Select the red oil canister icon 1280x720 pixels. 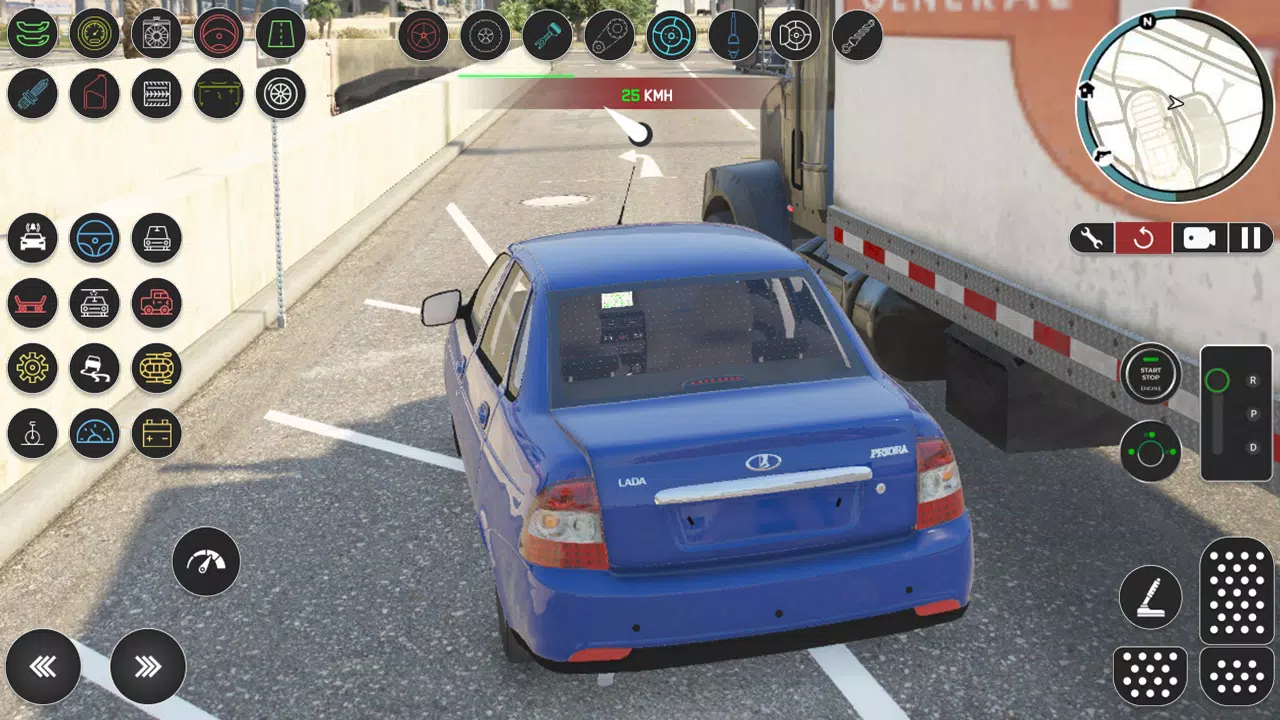(x=94, y=94)
